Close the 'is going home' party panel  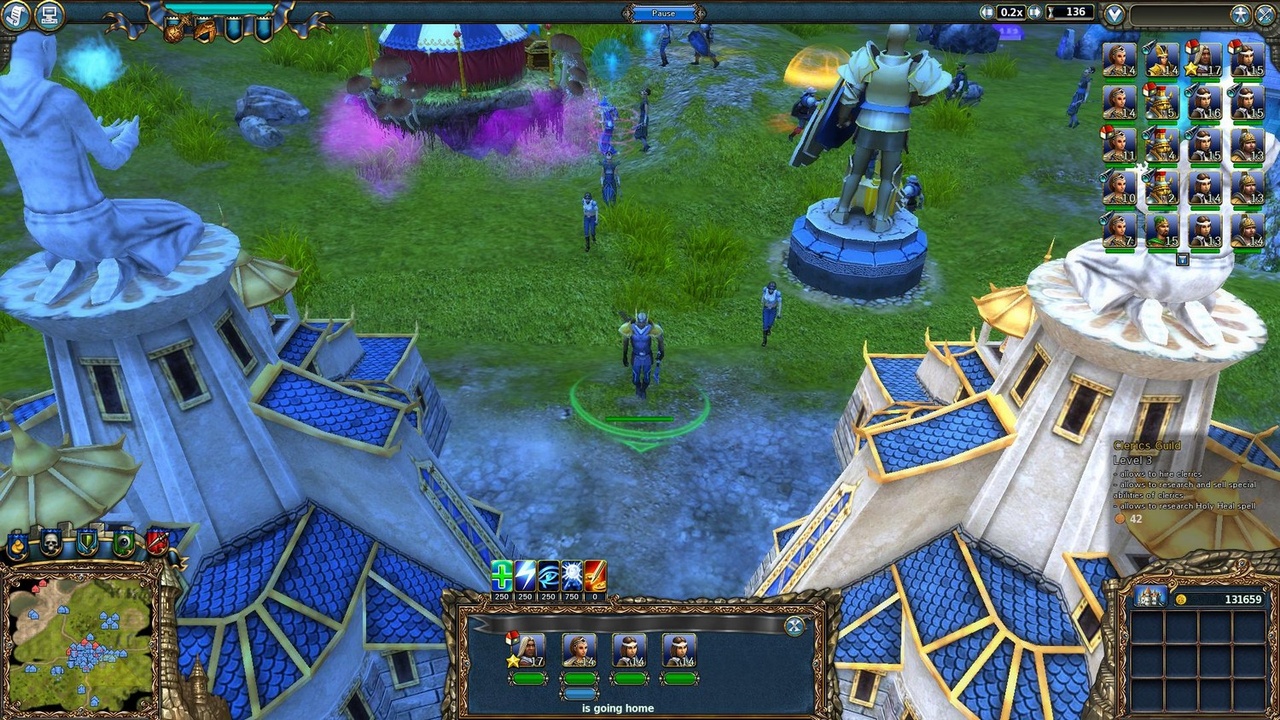pyautogui.click(x=792, y=628)
